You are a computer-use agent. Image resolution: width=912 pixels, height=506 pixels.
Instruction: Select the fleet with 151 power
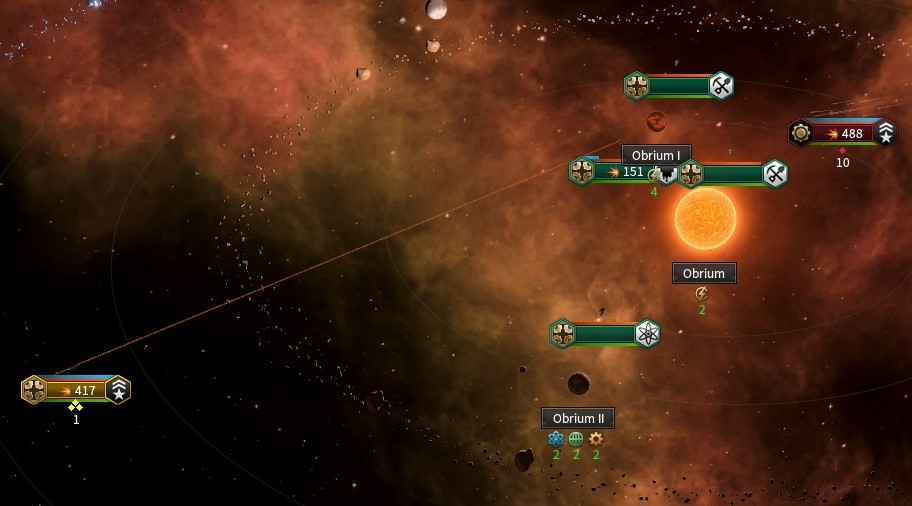(620, 172)
